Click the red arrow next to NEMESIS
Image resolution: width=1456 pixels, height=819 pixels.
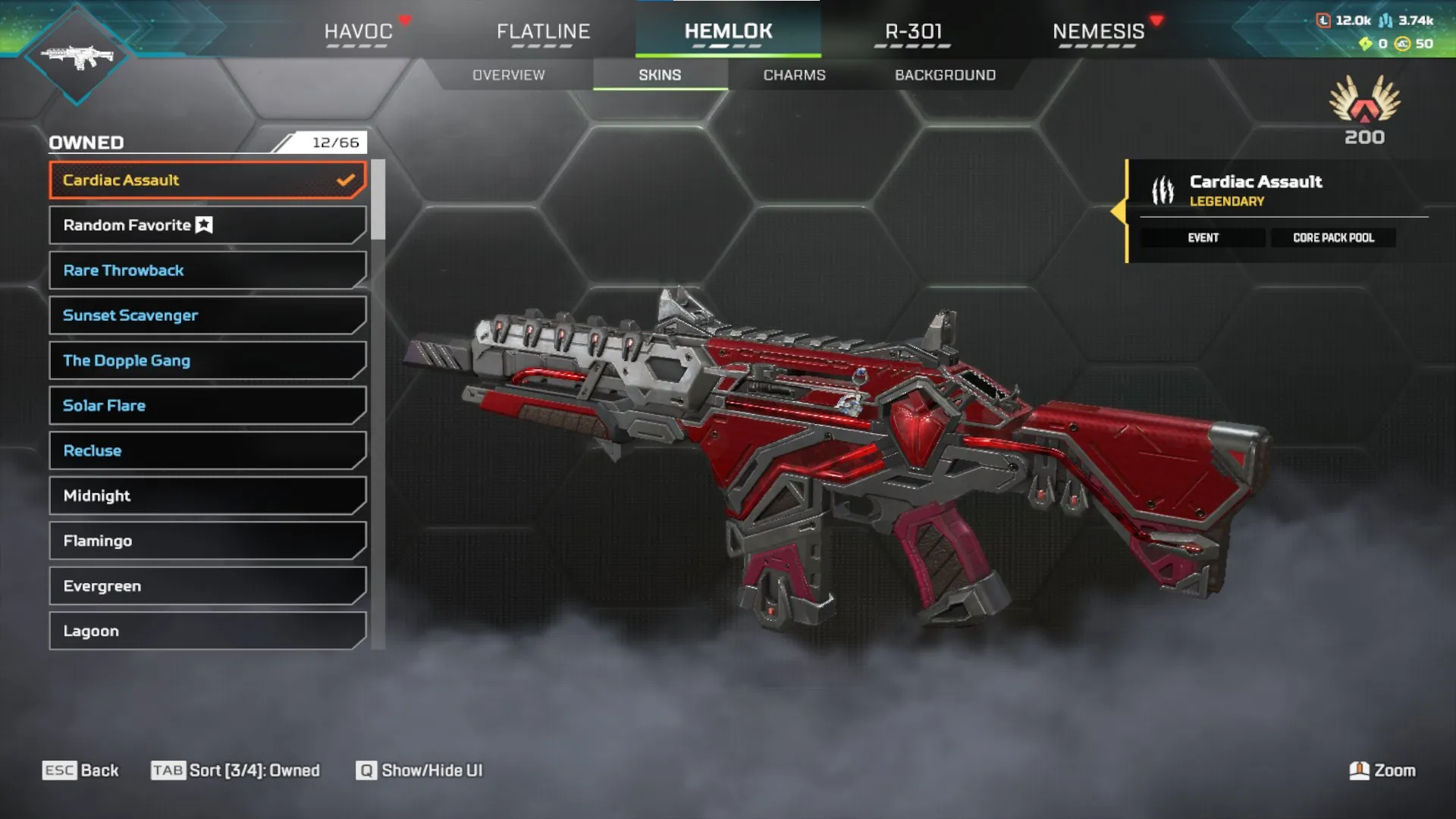click(x=1156, y=21)
